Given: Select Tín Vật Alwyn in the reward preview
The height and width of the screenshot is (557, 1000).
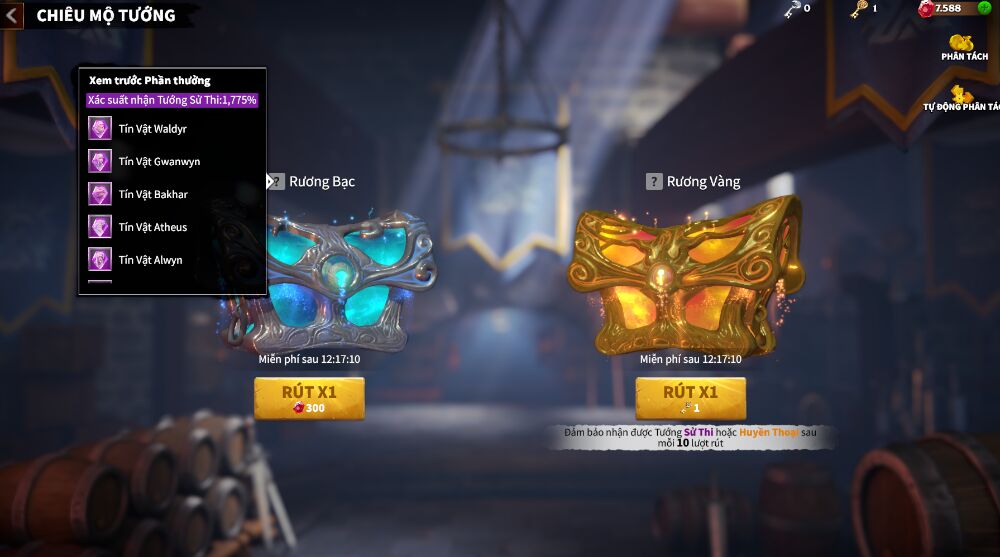Looking at the screenshot, I should pyautogui.click(x=150, y=260).
